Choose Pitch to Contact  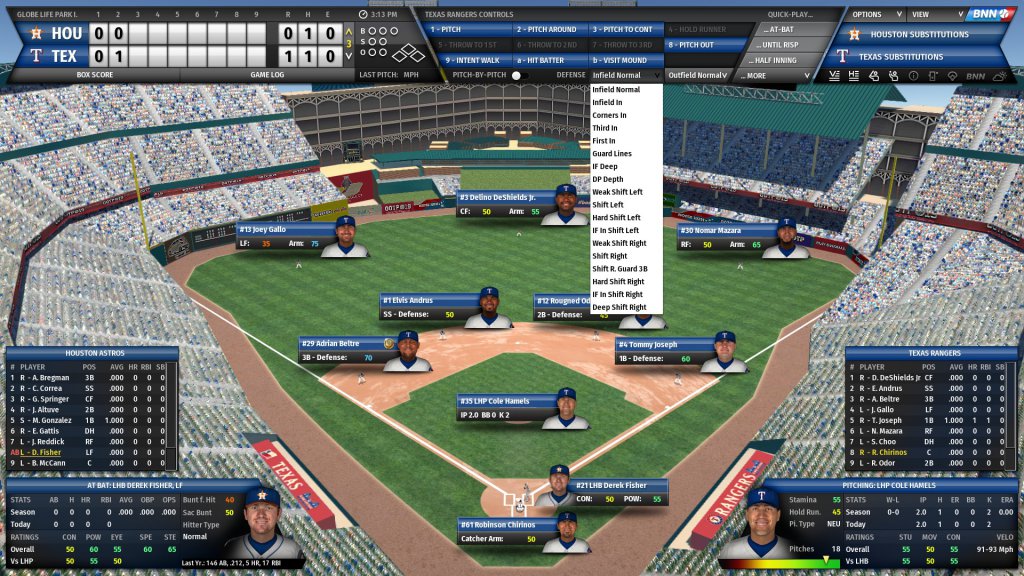[625, 30]
